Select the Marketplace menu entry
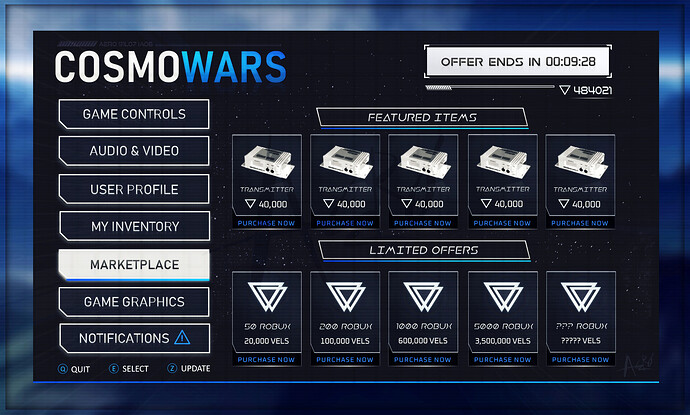 coord(134,265)
